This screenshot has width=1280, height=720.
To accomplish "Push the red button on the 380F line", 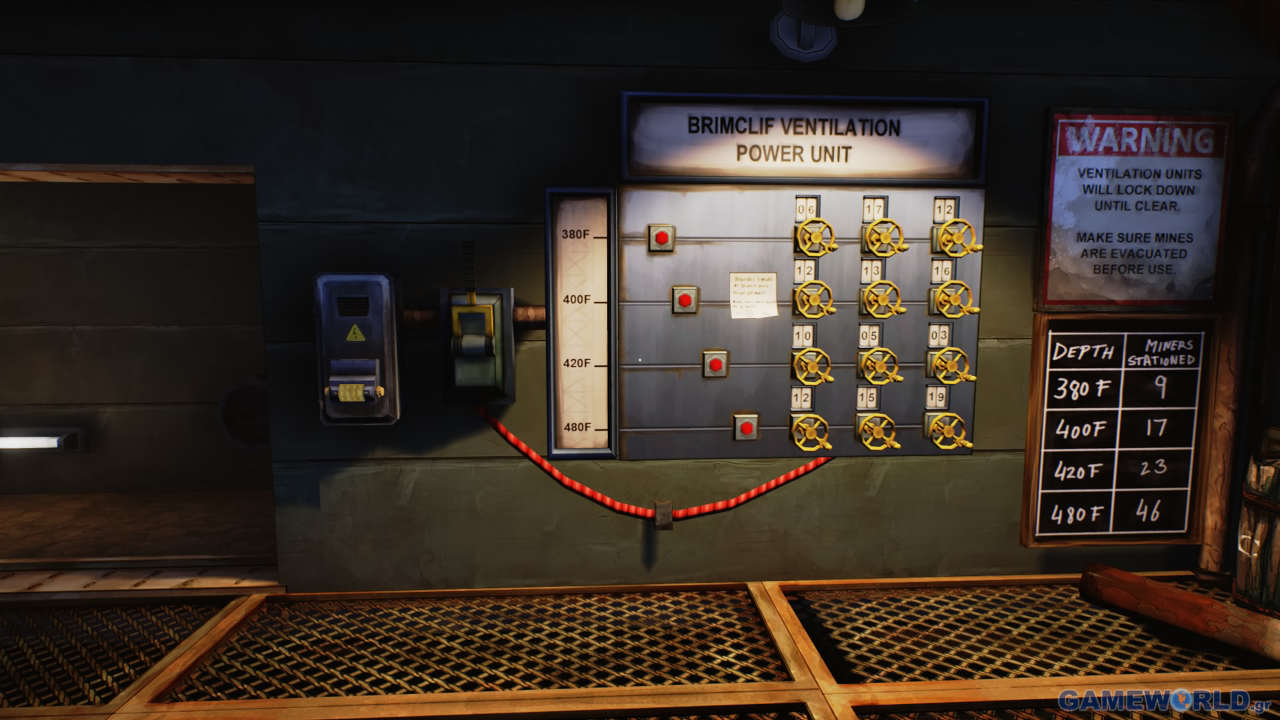I will (x=661, y=238).
